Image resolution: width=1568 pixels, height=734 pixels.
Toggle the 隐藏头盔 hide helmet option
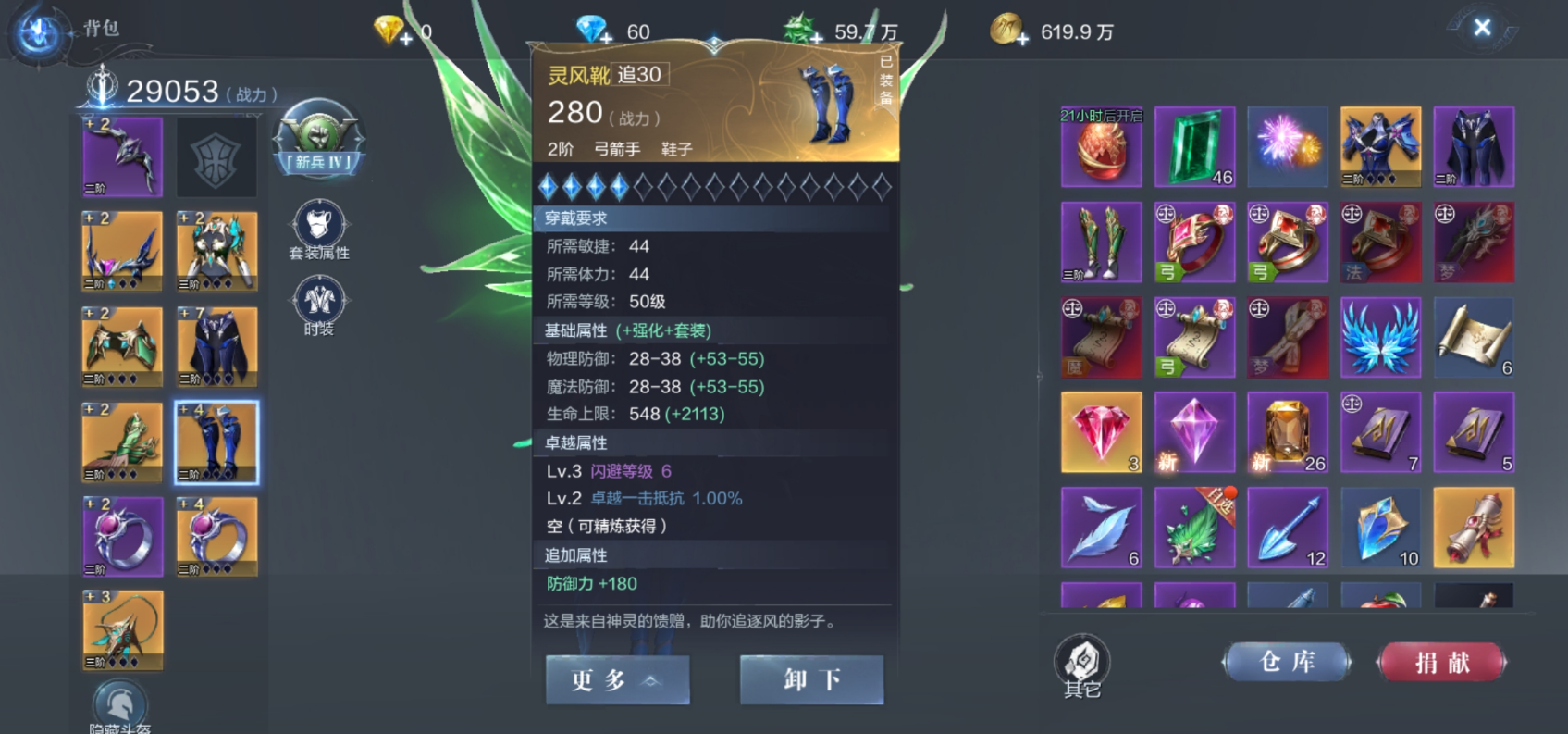point(120,699)
